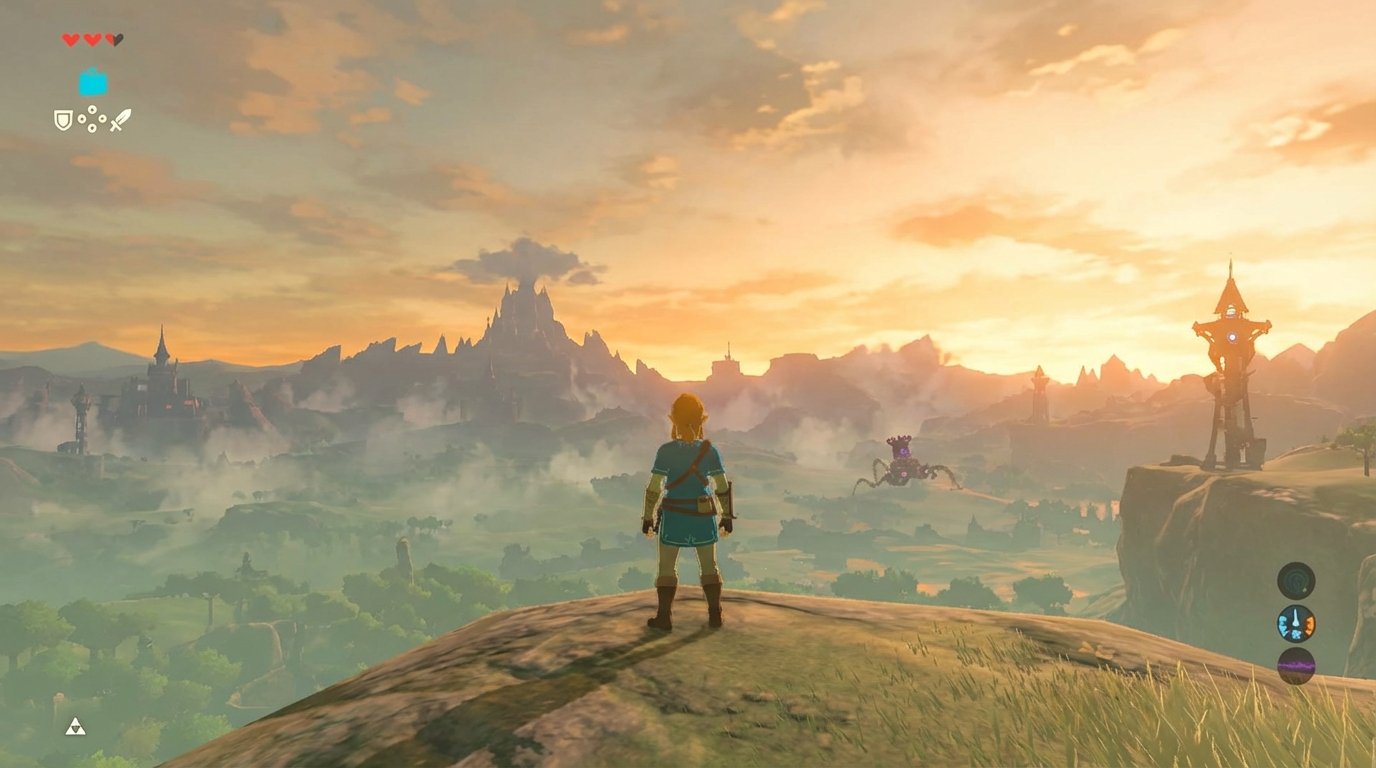Screen dimensions: 1376x768
Task: Click the rune ability dots icon
Action: coord(91,119)
